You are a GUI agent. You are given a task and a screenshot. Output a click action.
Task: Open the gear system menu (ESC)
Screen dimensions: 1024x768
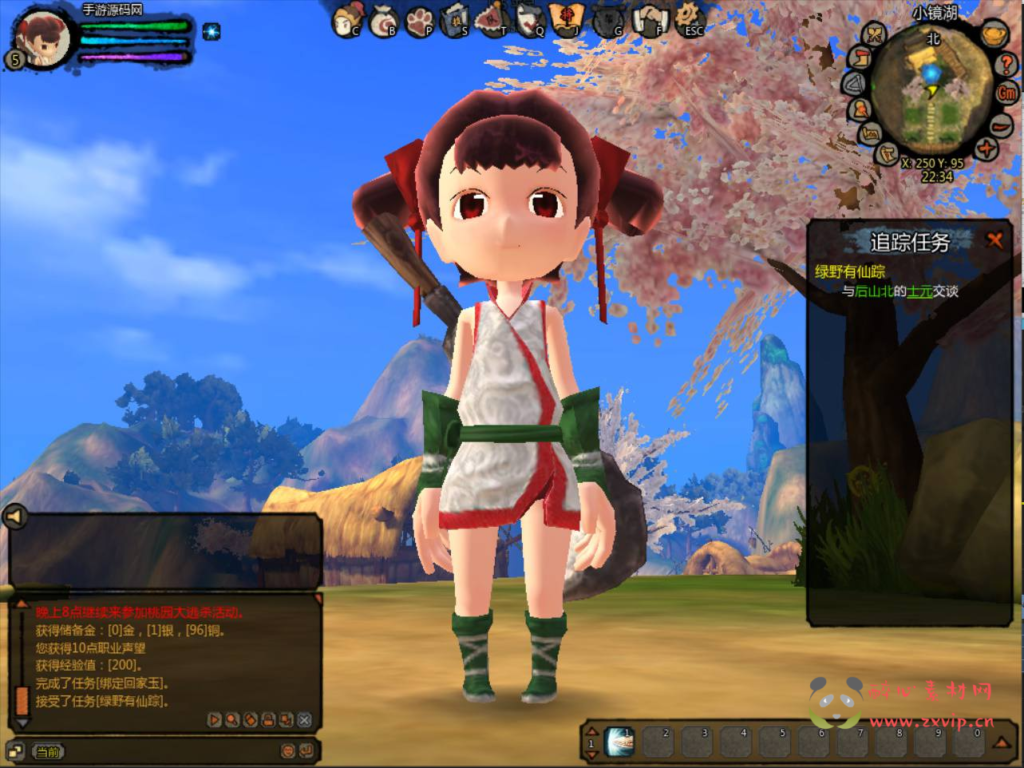coord(689,17)
